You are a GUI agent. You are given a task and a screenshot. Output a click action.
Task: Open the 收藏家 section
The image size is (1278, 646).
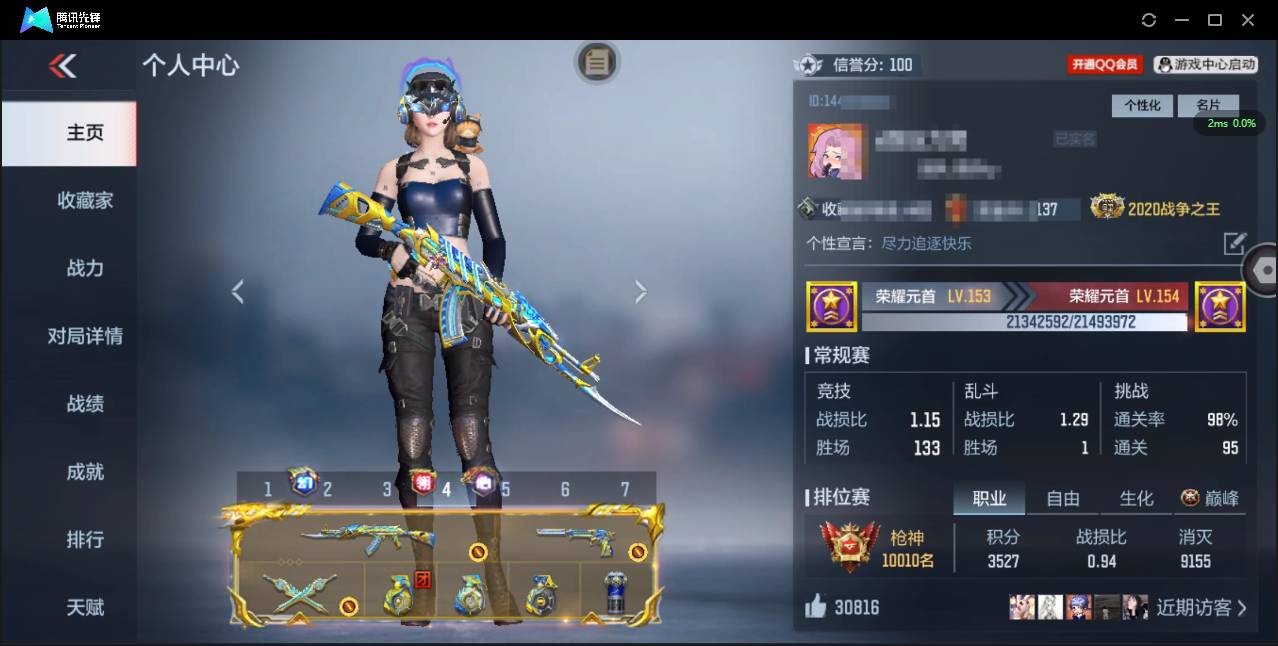(x=85, y=201)
